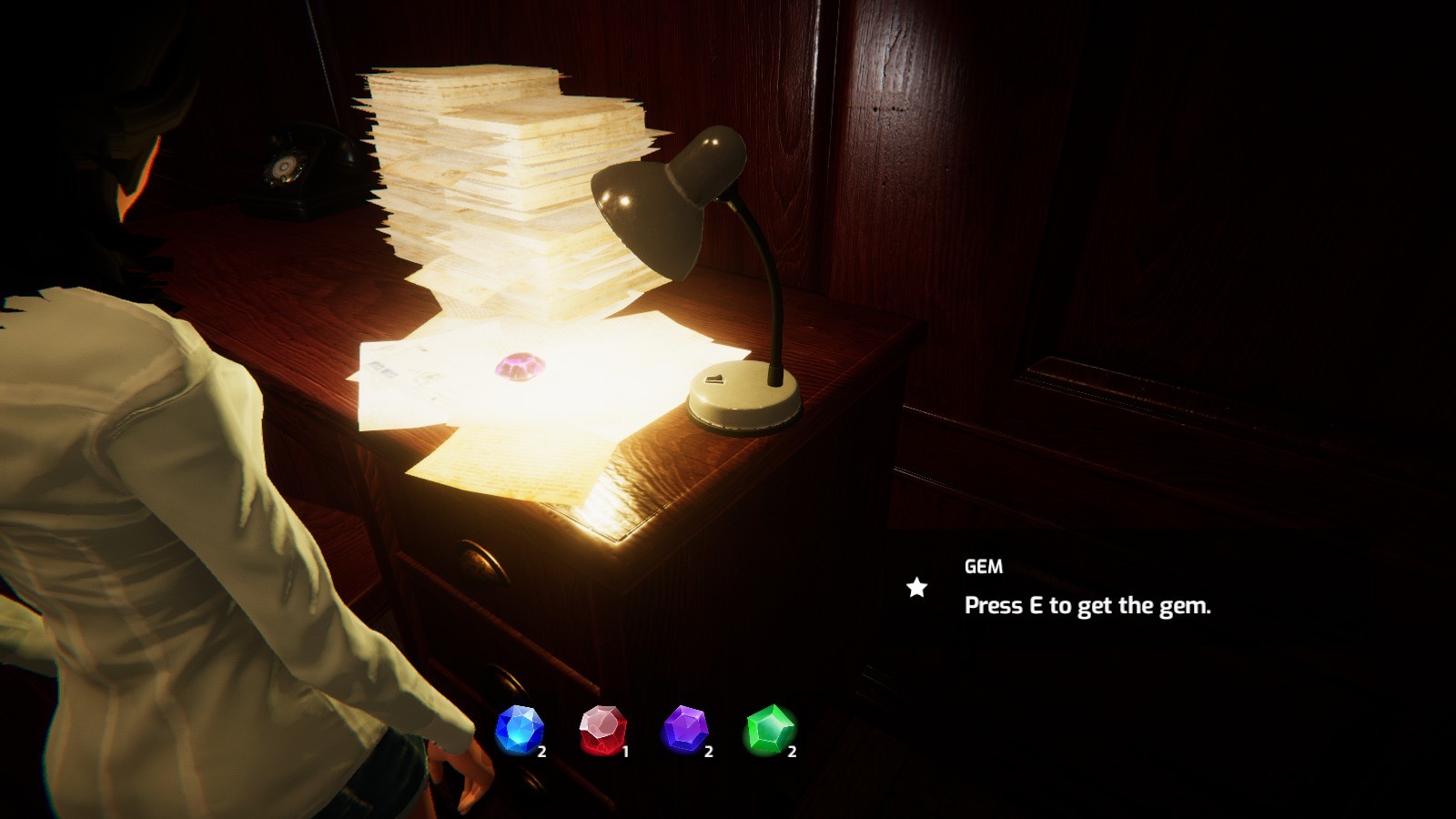Click the blue gem's count number 2

click(542, 752)
